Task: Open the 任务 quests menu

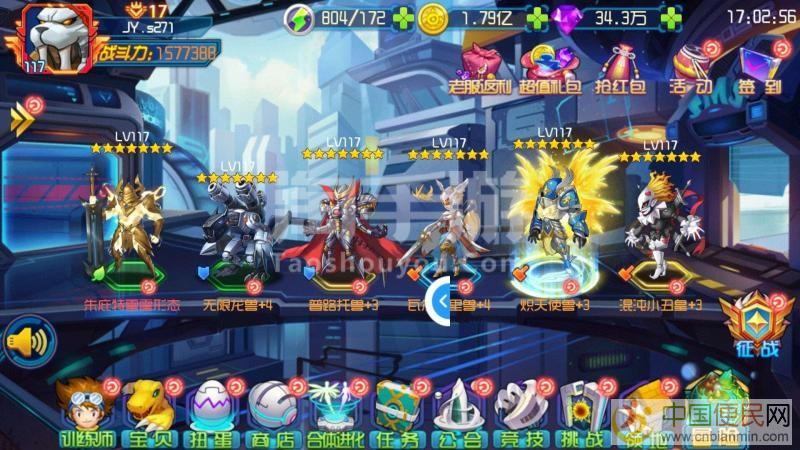Action: click(398, 412)
